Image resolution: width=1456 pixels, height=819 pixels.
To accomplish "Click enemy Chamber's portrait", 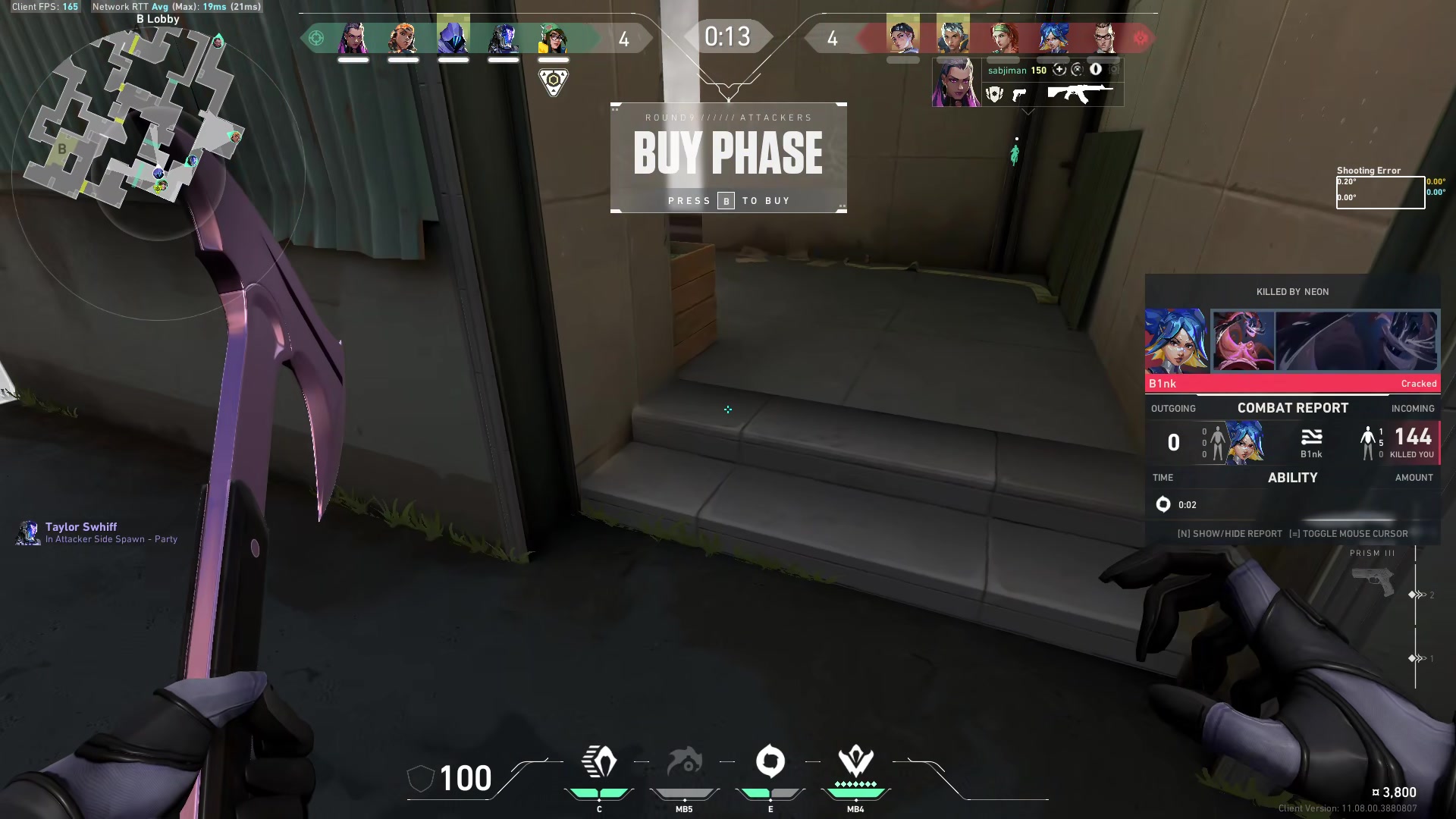I will (x=1103, y=37).
